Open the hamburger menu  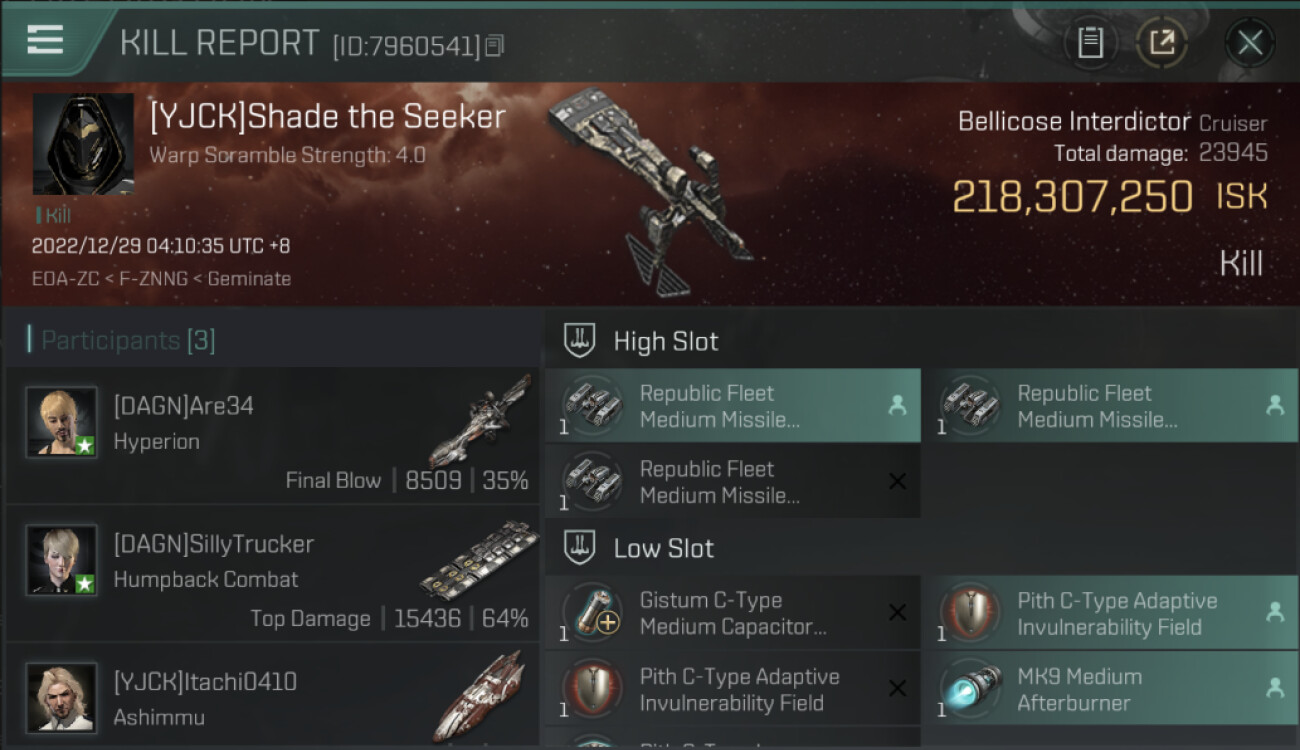pyautogui.click(x=45, y=40)
